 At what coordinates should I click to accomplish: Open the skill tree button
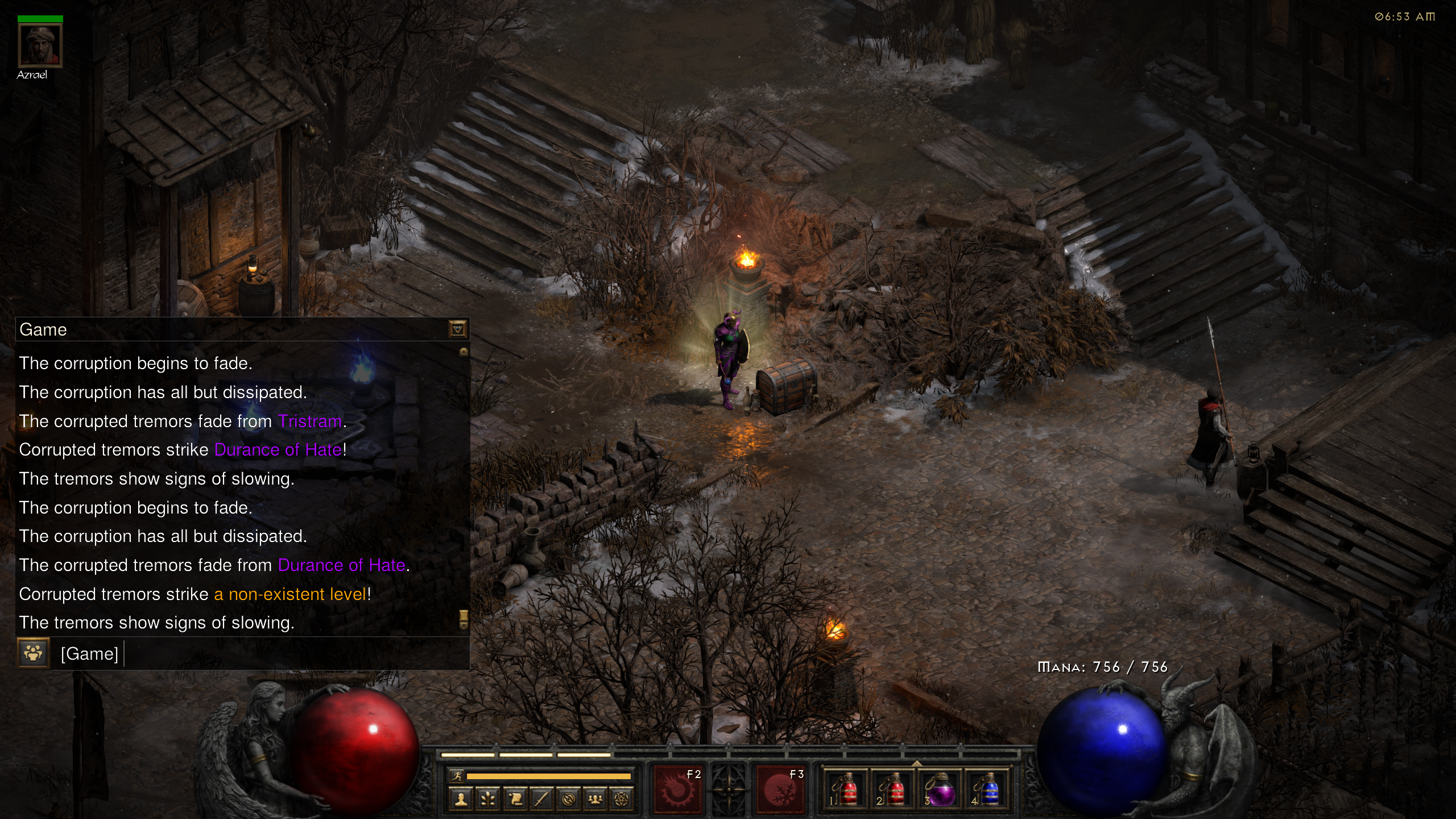point(488,800)
